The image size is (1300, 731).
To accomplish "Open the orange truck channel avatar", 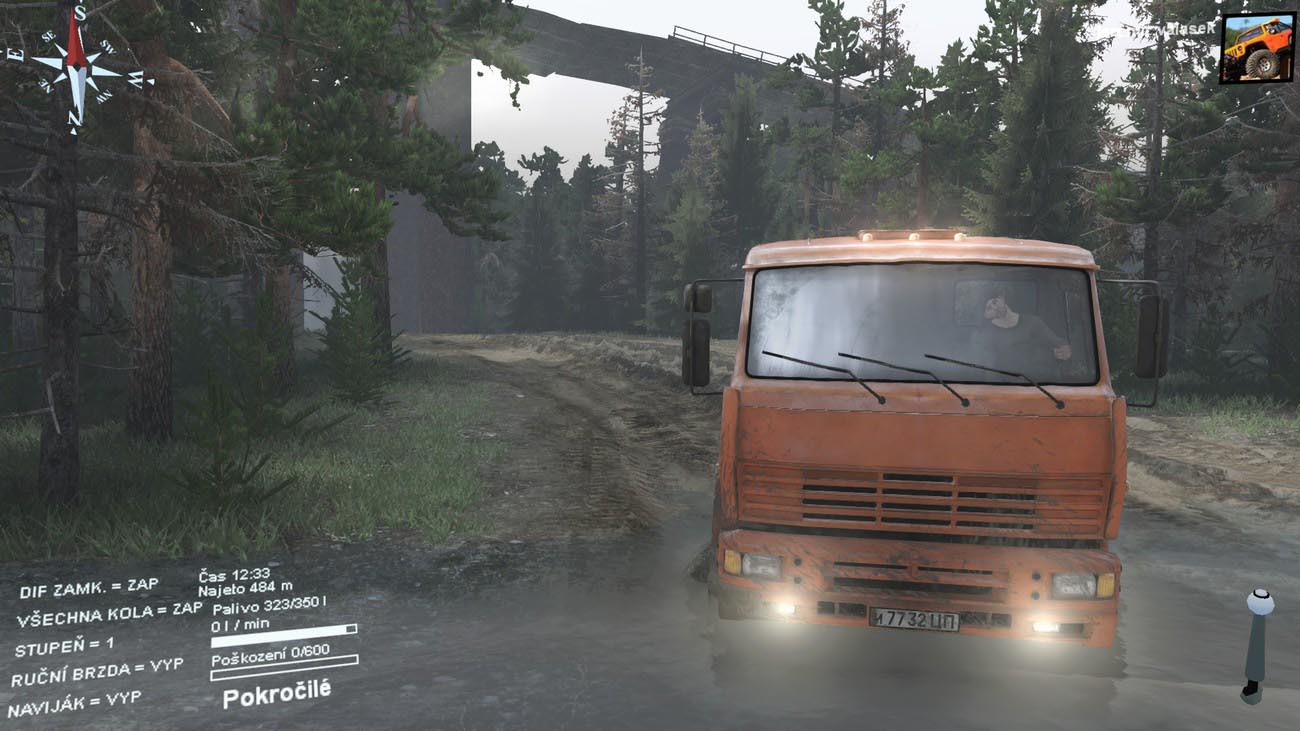I will (1256, 48).
